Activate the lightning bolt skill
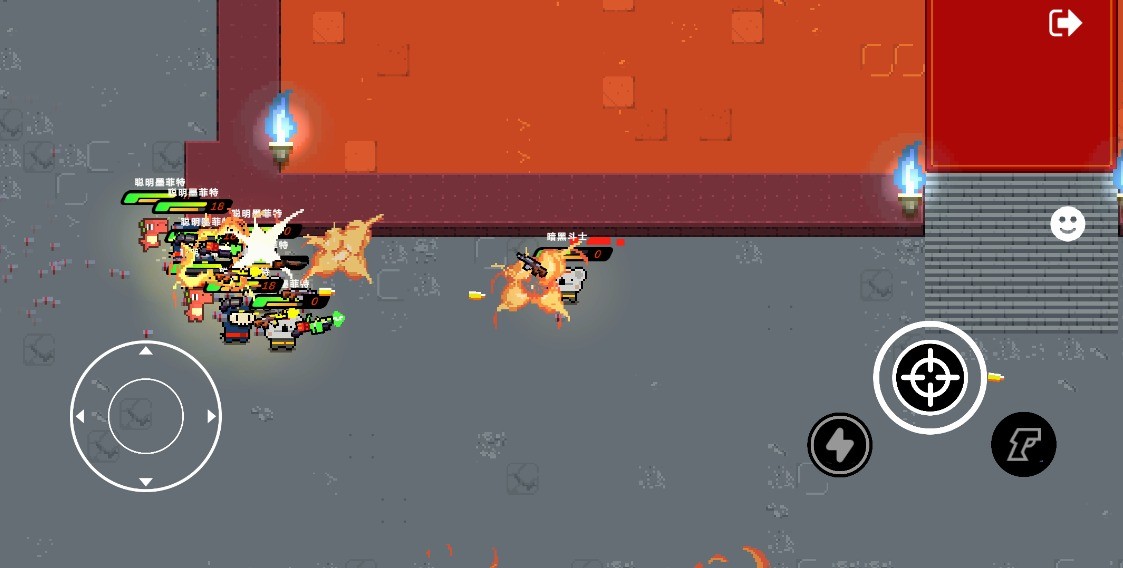 [840, 445]
